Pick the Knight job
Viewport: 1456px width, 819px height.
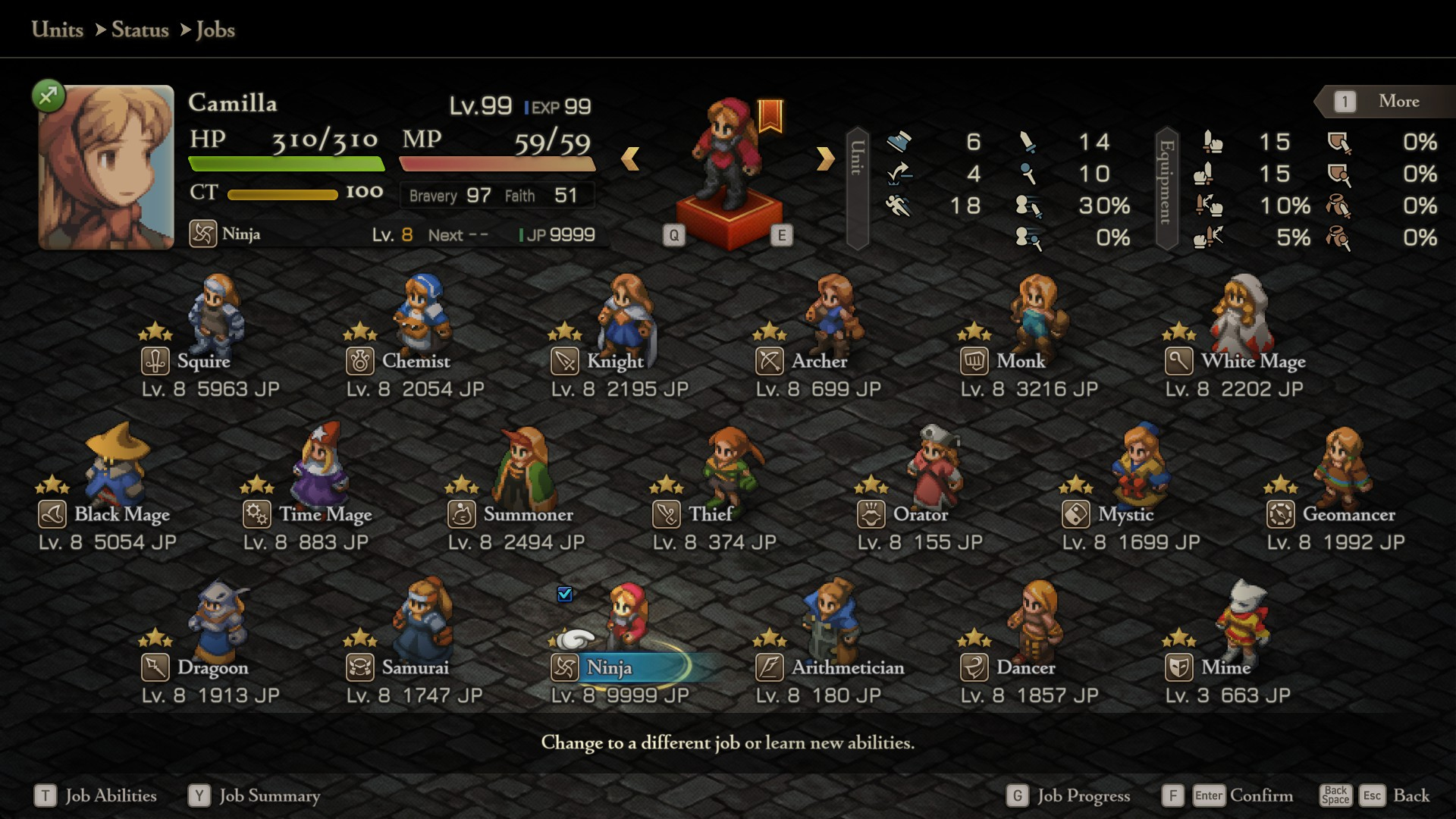click(614, 362)
